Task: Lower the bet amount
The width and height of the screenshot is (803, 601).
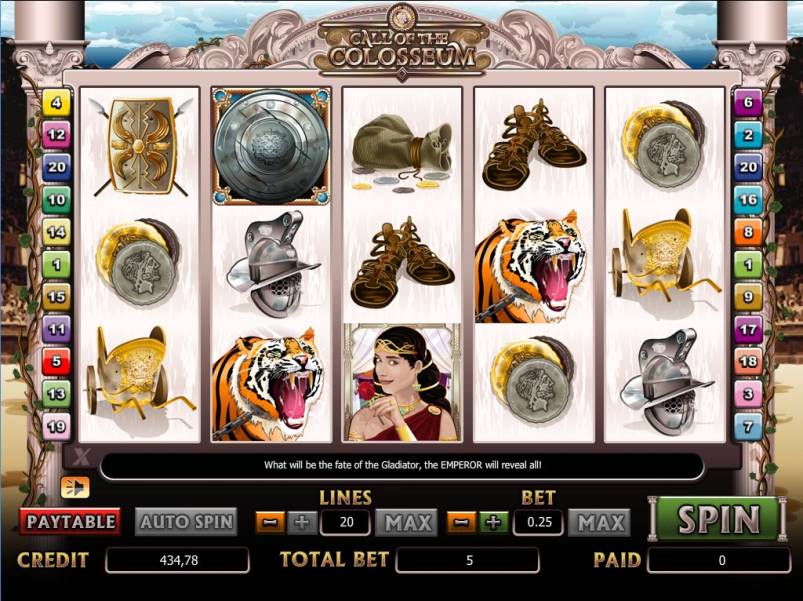Action: tap(461, 522)
